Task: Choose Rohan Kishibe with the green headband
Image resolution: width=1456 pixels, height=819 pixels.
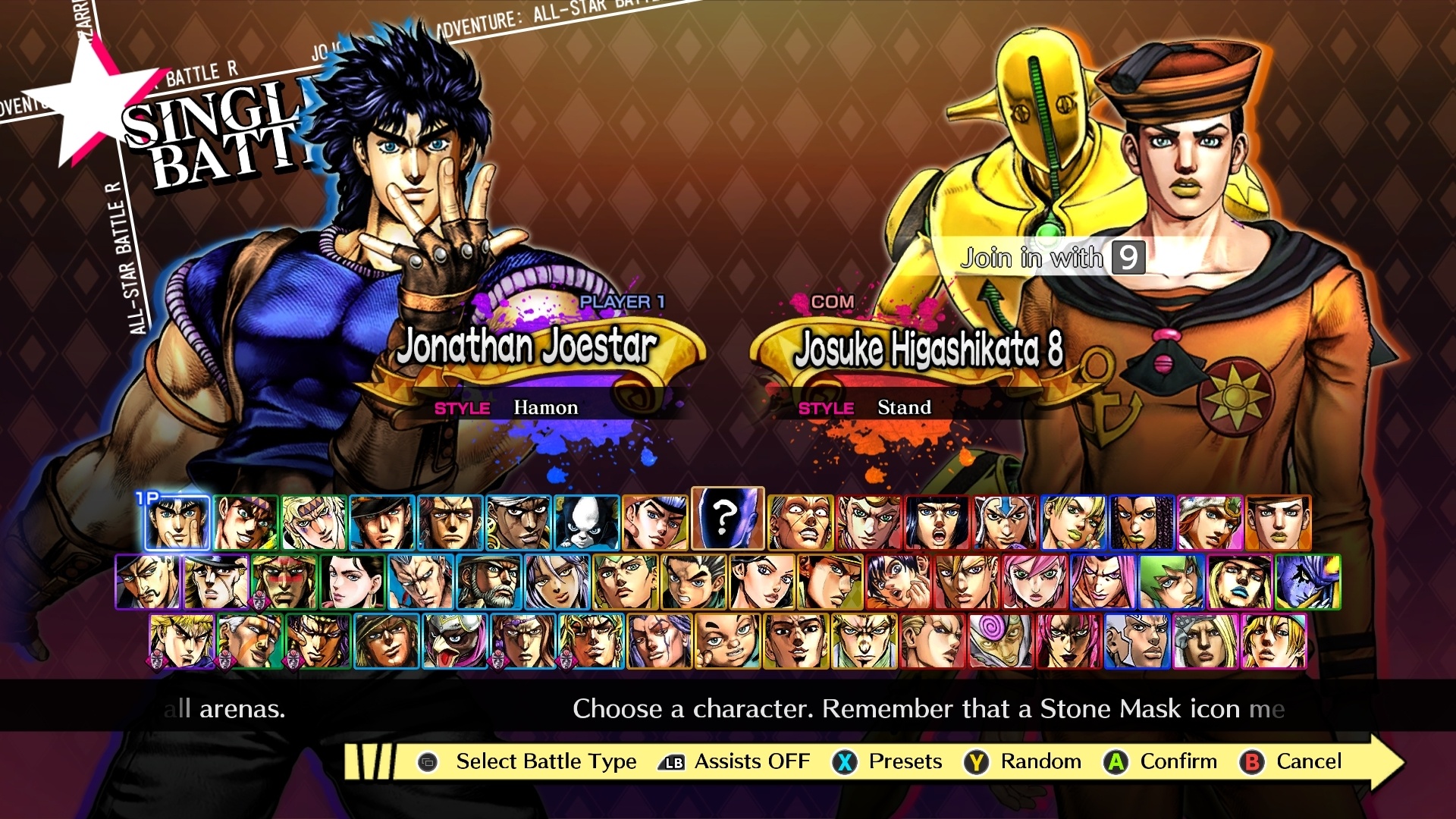Action: tap(625, 582)
